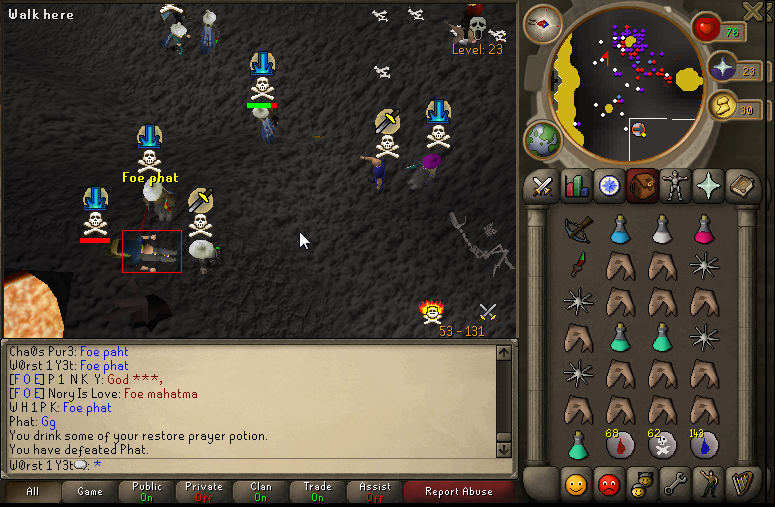775x507 pixels.
Task: Activate quick prayers orb
Action: click(x=722, y=68)
